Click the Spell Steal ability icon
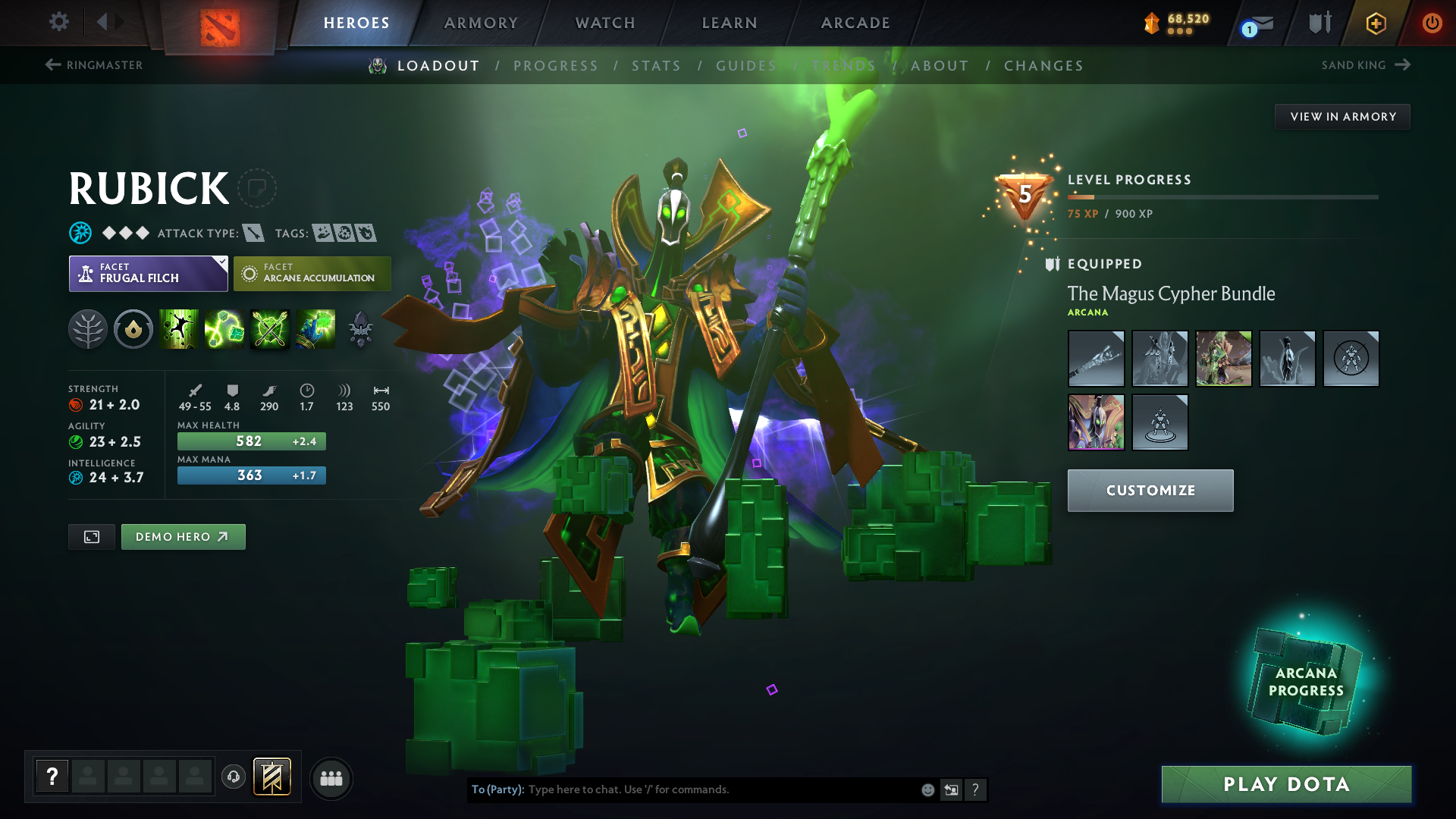Image resolution: width=1456 pixels, height=819 pixels. coord(314,329)
